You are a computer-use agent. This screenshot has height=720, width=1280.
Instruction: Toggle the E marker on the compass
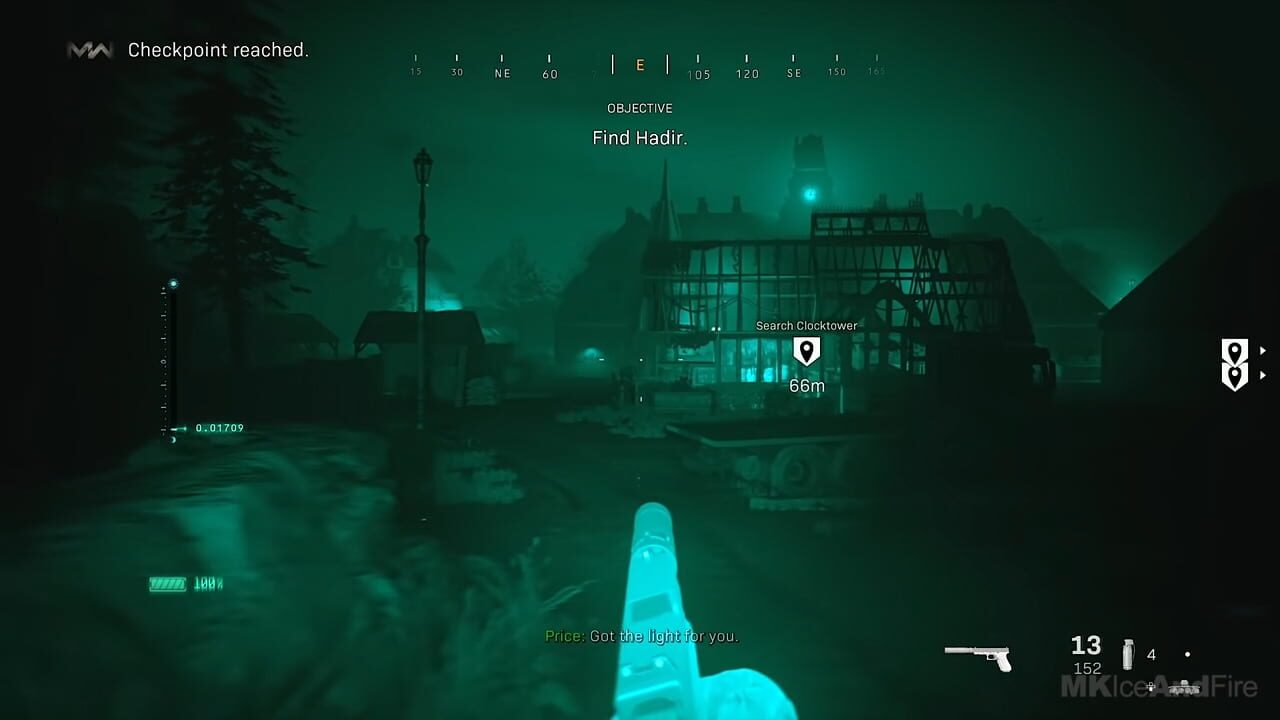click(639, 64)
